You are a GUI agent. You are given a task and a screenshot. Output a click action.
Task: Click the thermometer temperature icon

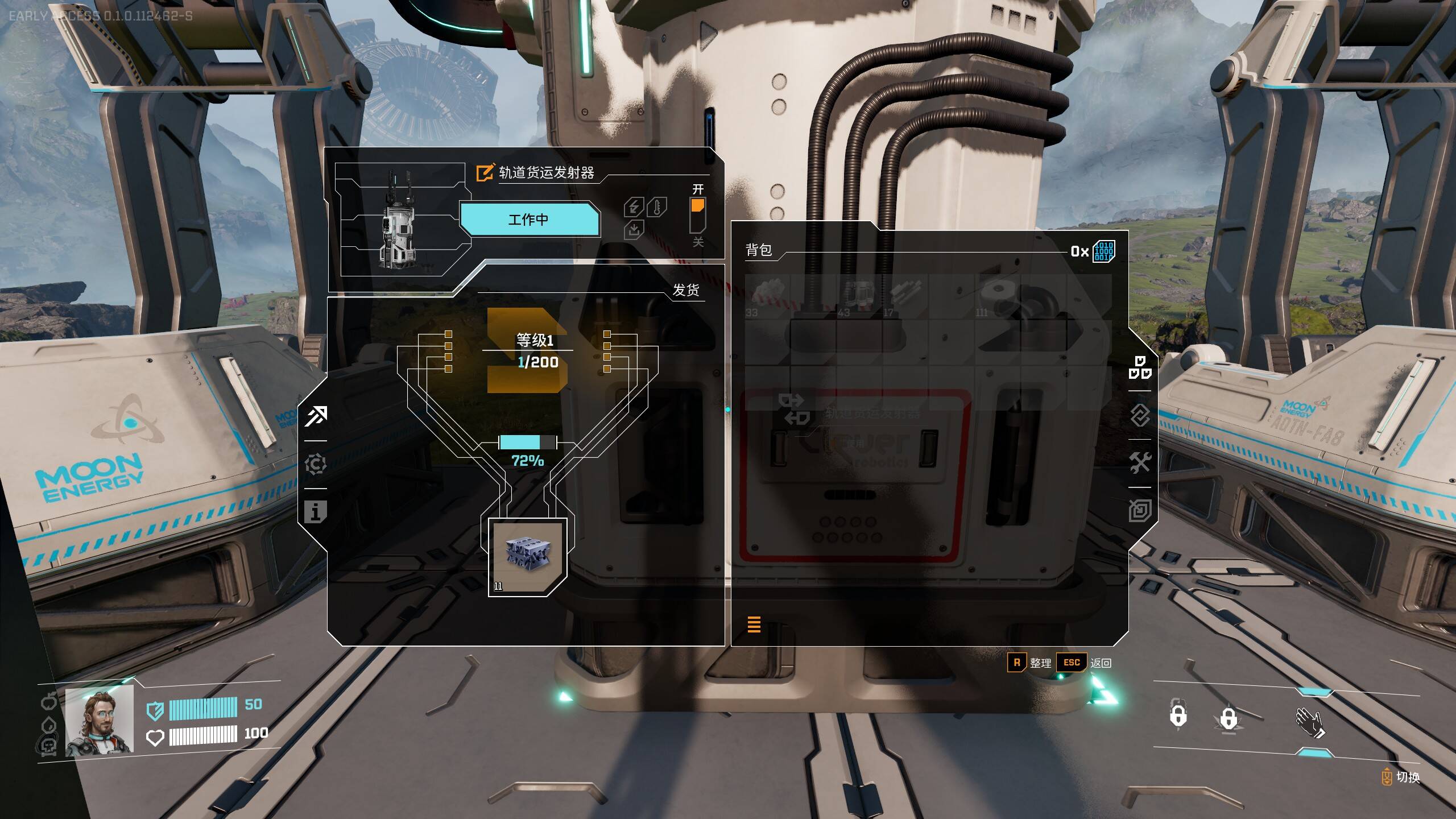coord(657,207)
